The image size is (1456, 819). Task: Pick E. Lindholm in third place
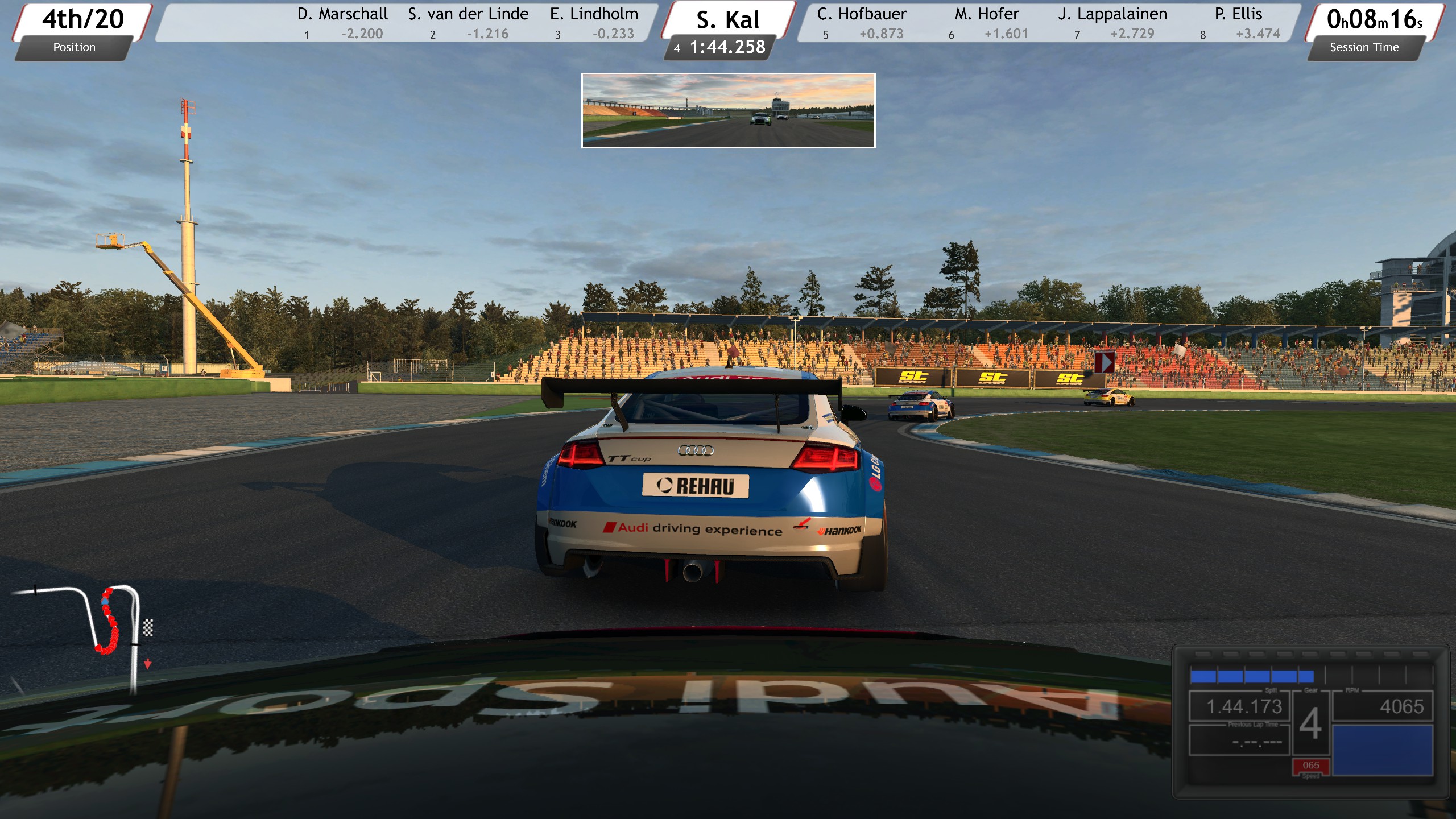594,23
